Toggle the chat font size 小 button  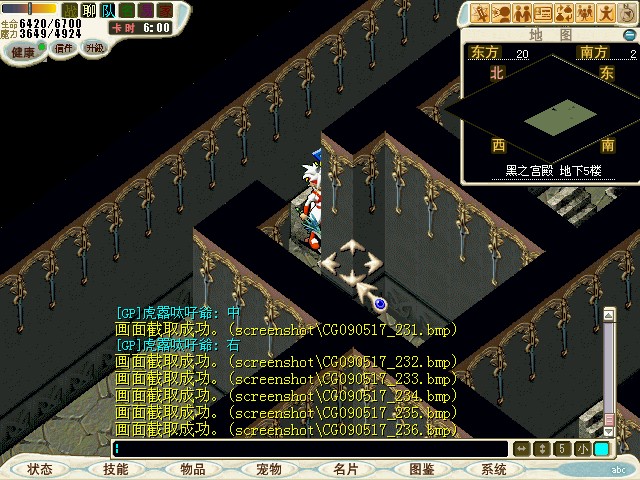[x=581, y=449]
